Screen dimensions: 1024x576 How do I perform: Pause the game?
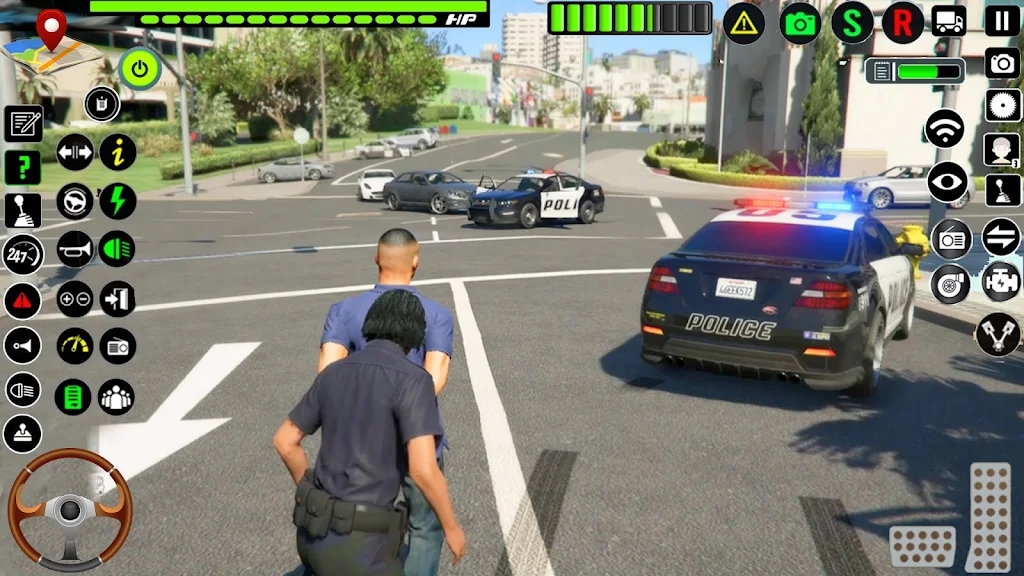point(1003,20)
